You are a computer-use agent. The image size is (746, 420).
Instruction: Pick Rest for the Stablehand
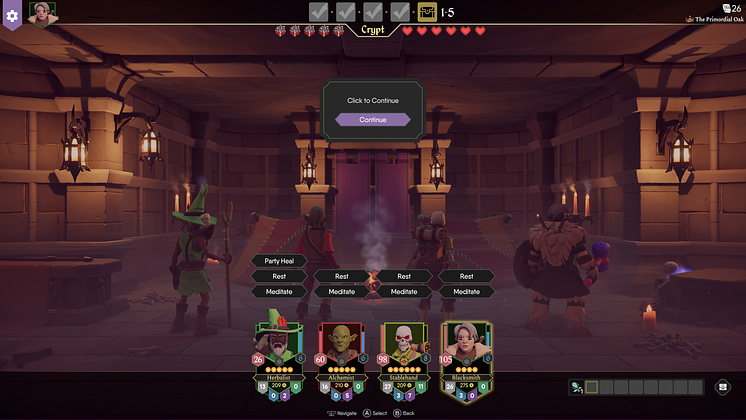click(x=404, y=276)
